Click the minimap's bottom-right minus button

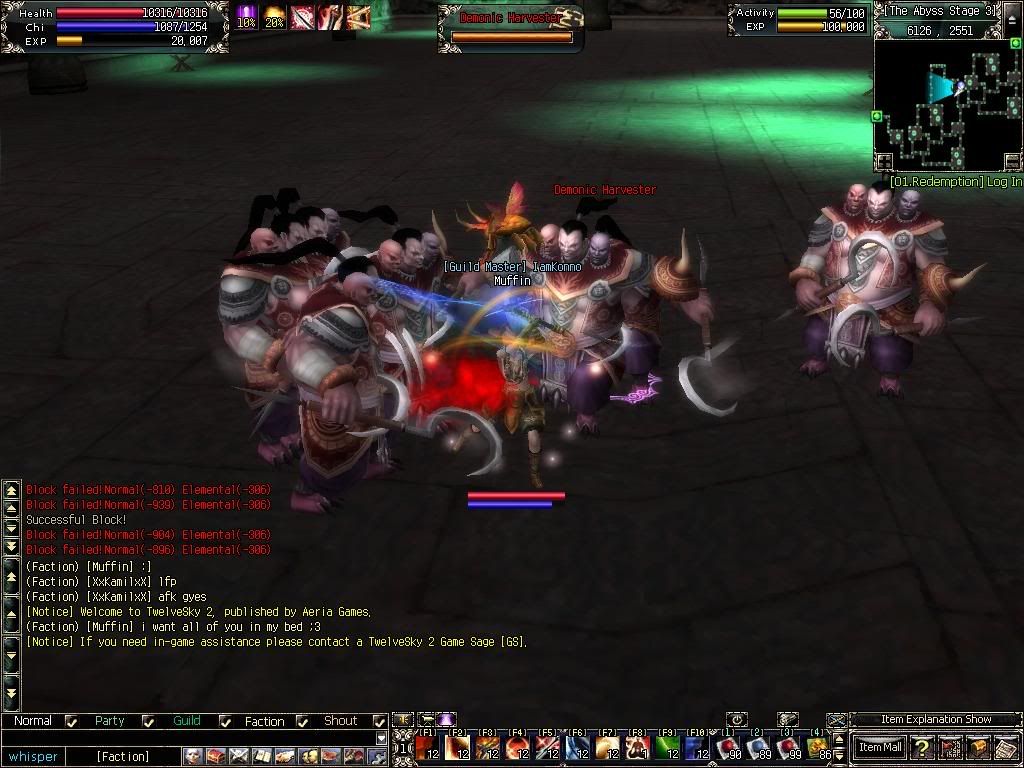click(1012, 161)
